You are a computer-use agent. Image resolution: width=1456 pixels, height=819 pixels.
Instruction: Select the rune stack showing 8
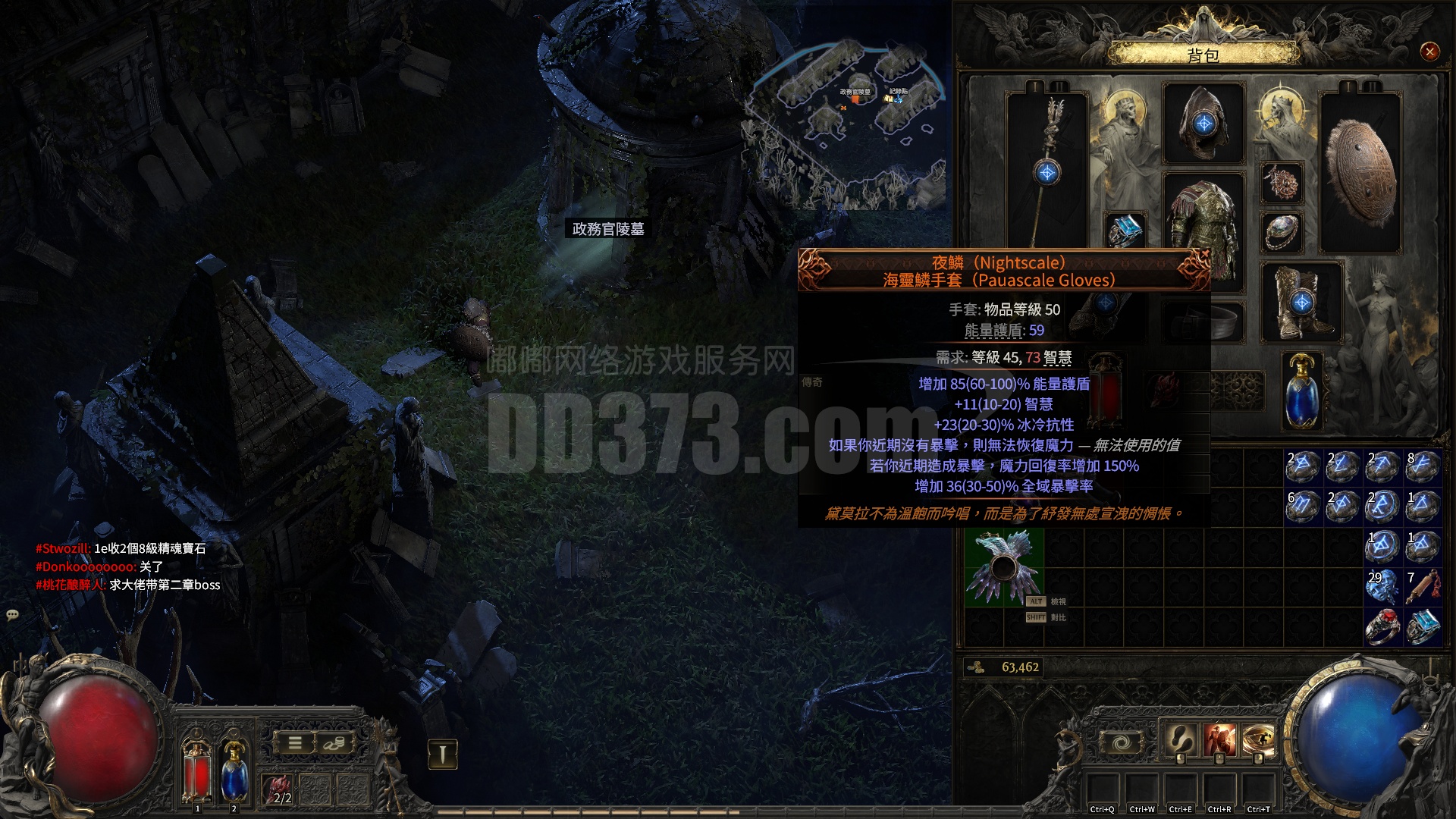(1422, 467)
